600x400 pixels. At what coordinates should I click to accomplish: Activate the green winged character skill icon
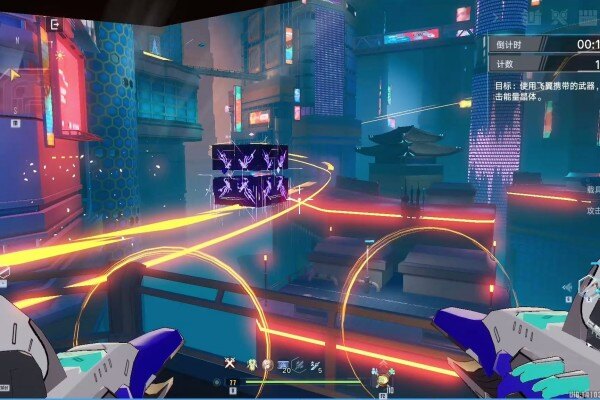[251, 365]
